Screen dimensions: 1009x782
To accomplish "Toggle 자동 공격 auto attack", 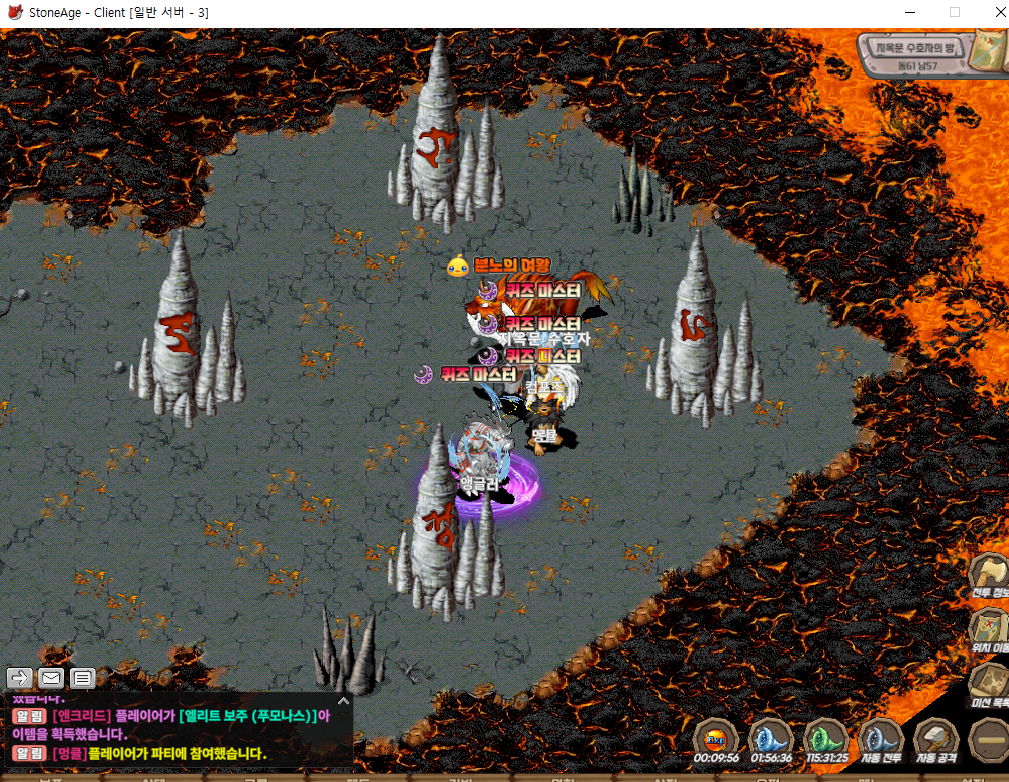I will tap(937, 741).
